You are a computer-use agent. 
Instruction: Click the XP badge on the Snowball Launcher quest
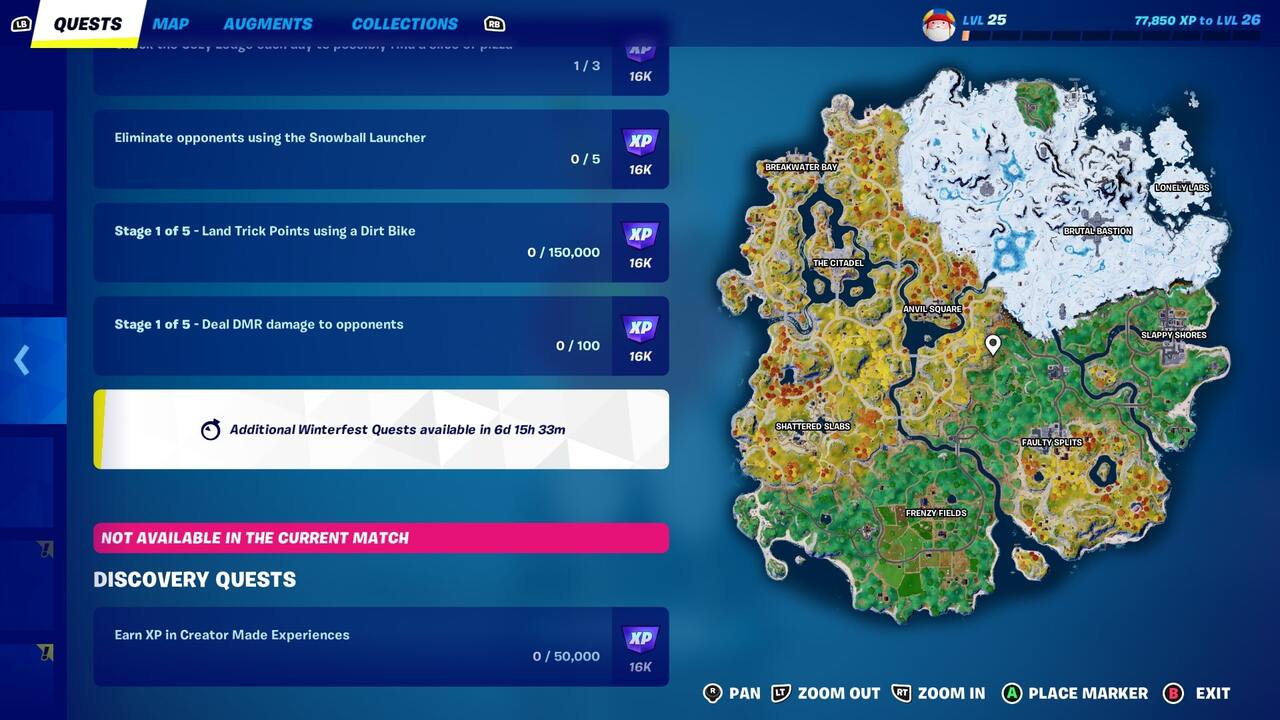tap(640, 141)
